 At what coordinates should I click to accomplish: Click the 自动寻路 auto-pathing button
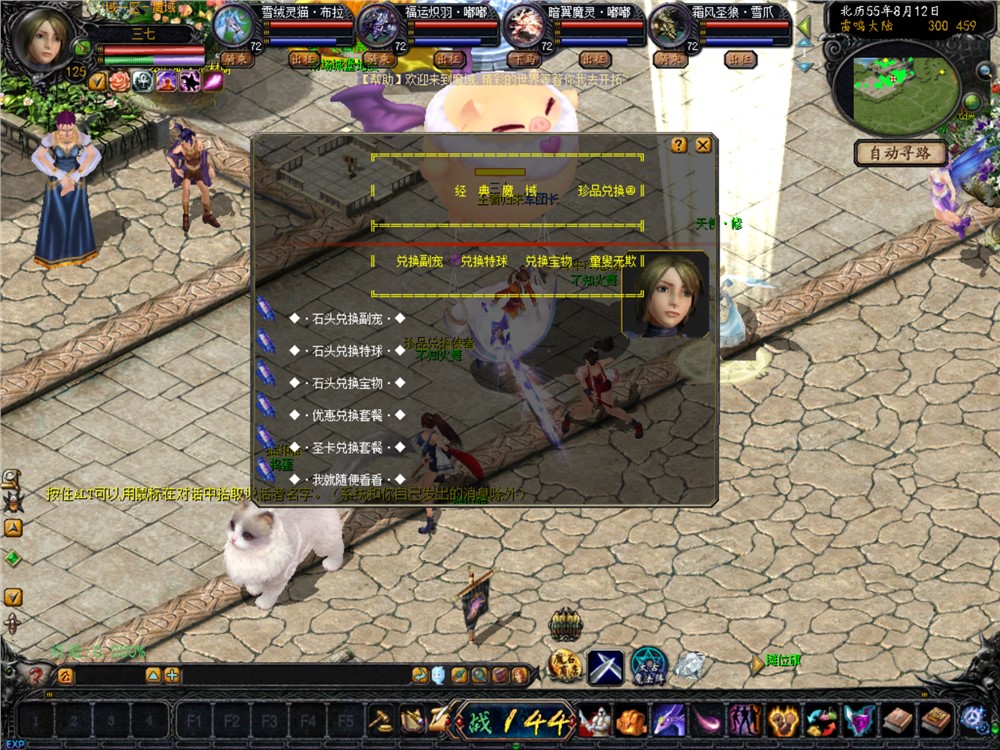tap(900, 153)
